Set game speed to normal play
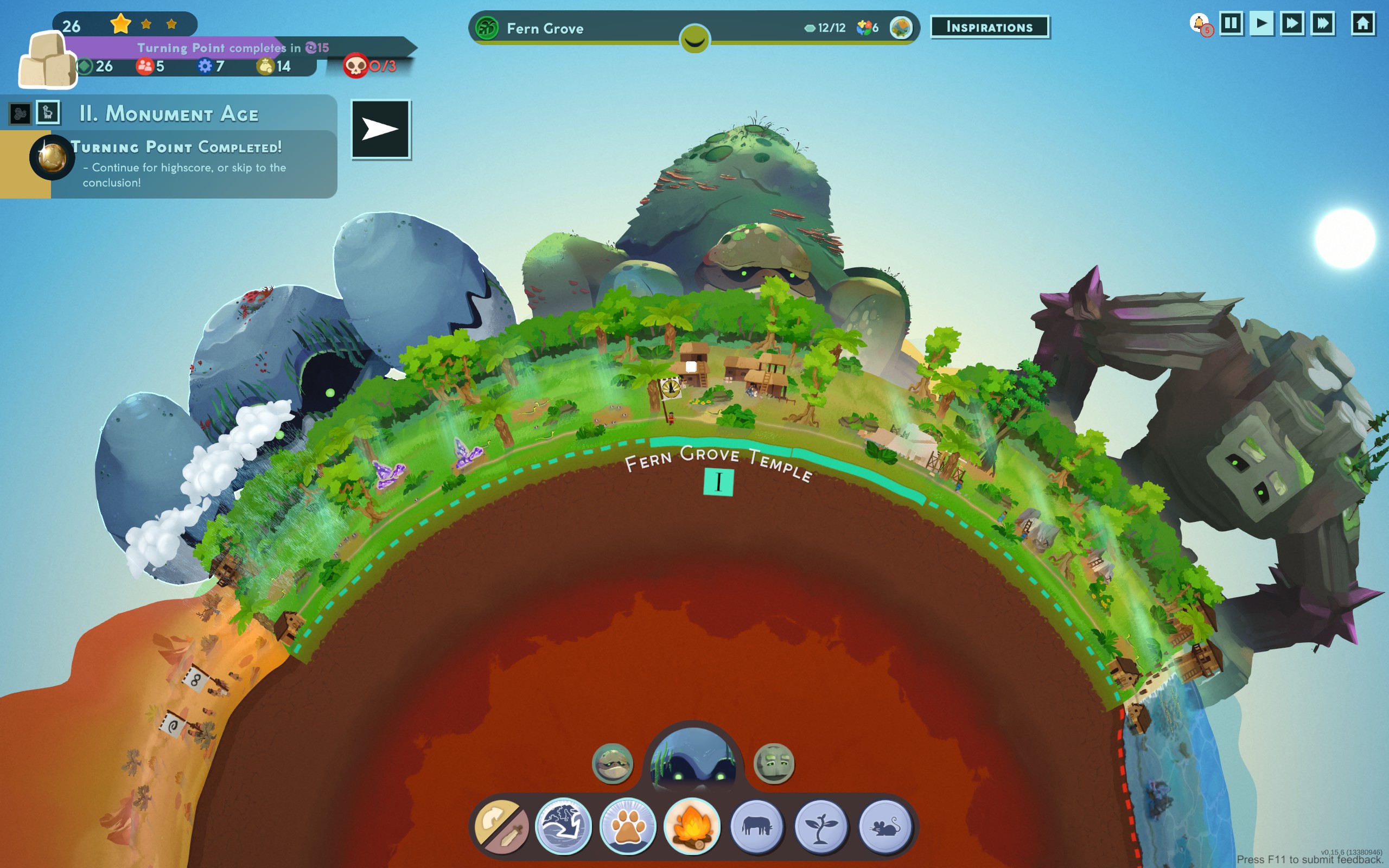The width and height of the screenshot is (1389, 868). coord(1261,24)
